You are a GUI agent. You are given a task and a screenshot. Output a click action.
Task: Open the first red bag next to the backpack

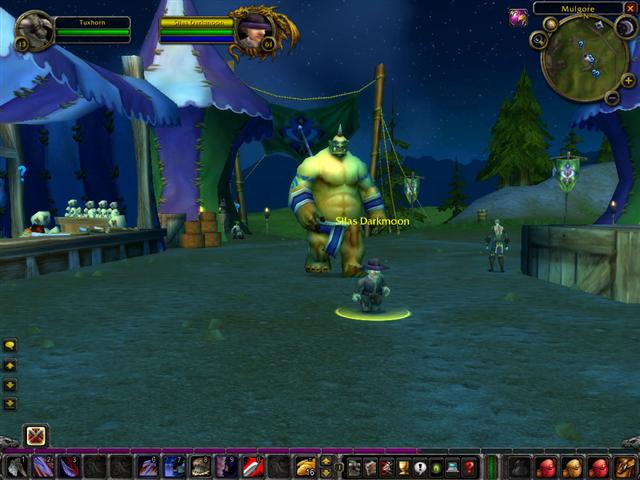point(598,467)
